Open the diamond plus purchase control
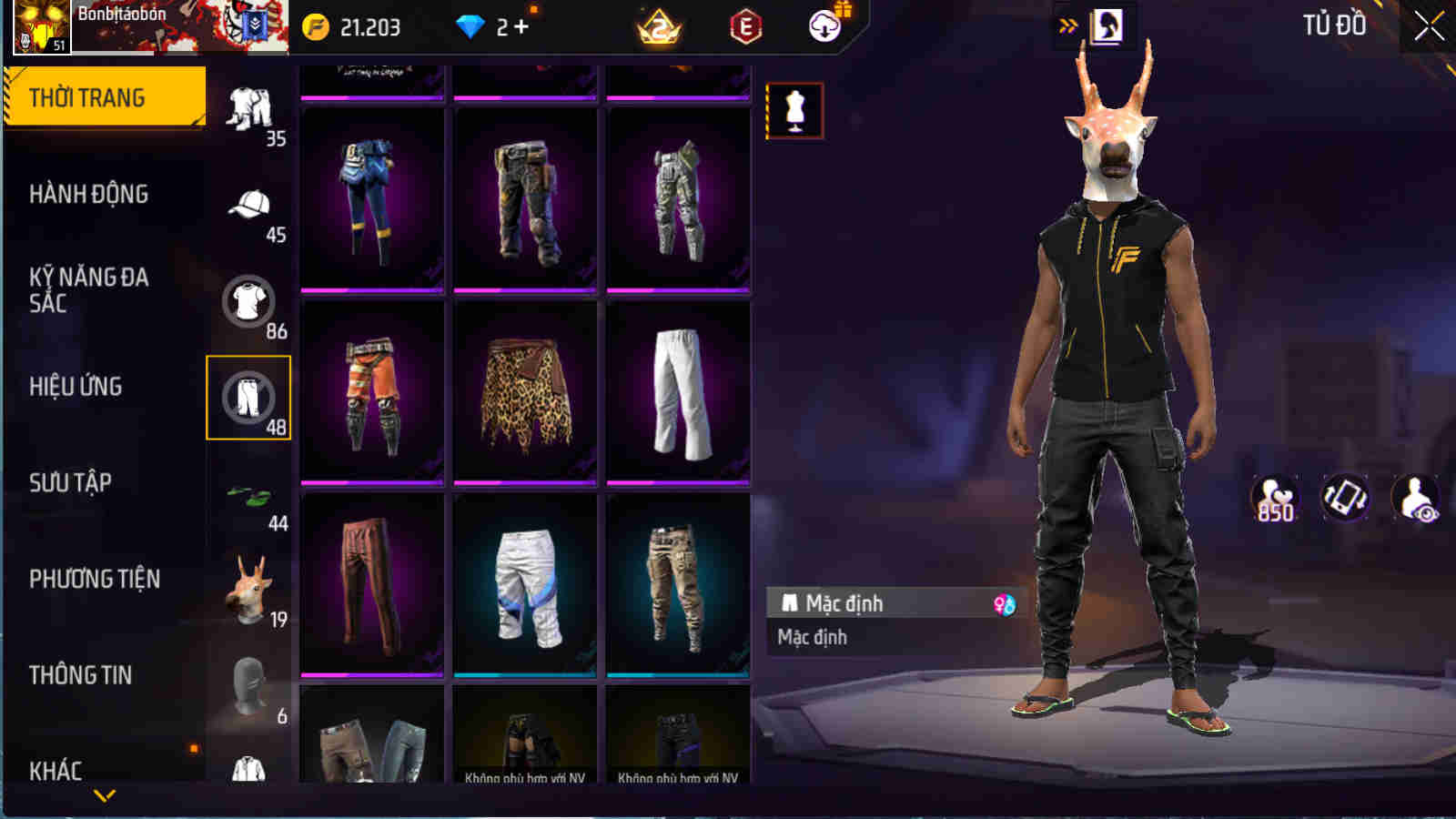Screen dimensions: 1456x819 (x=520, y=27)
